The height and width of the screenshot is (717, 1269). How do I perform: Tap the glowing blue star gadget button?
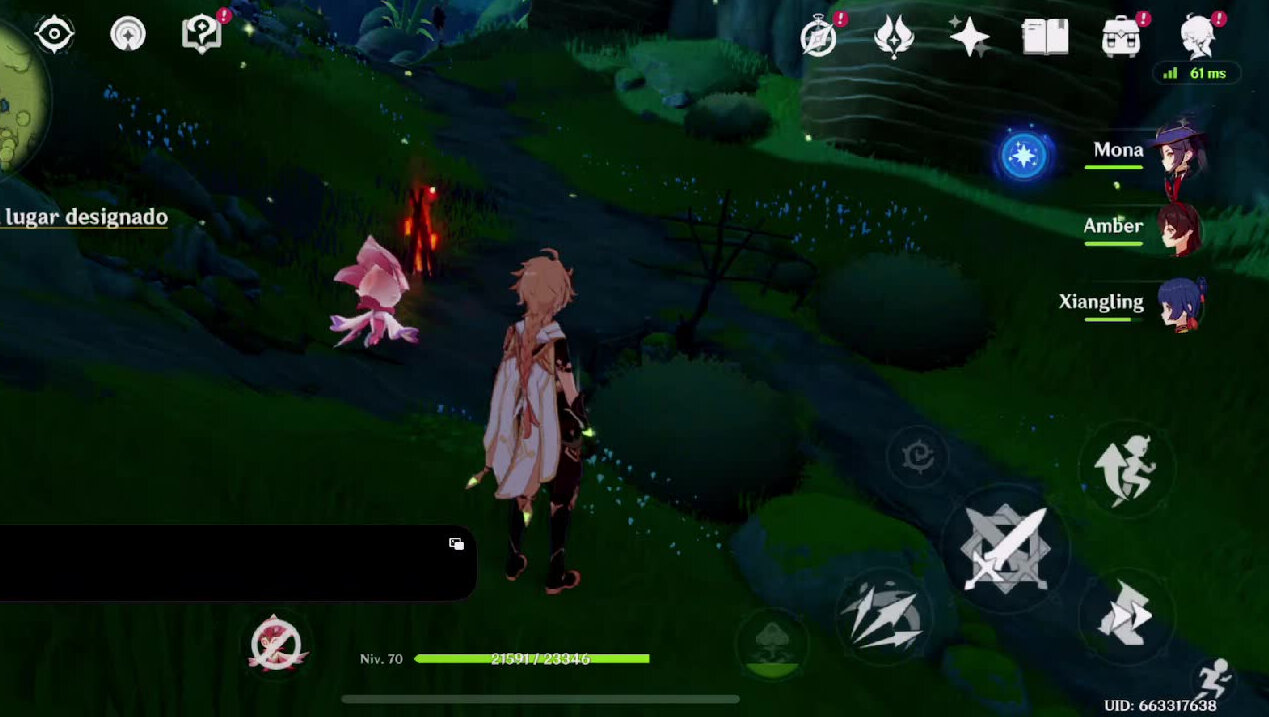pos(1023,157)
